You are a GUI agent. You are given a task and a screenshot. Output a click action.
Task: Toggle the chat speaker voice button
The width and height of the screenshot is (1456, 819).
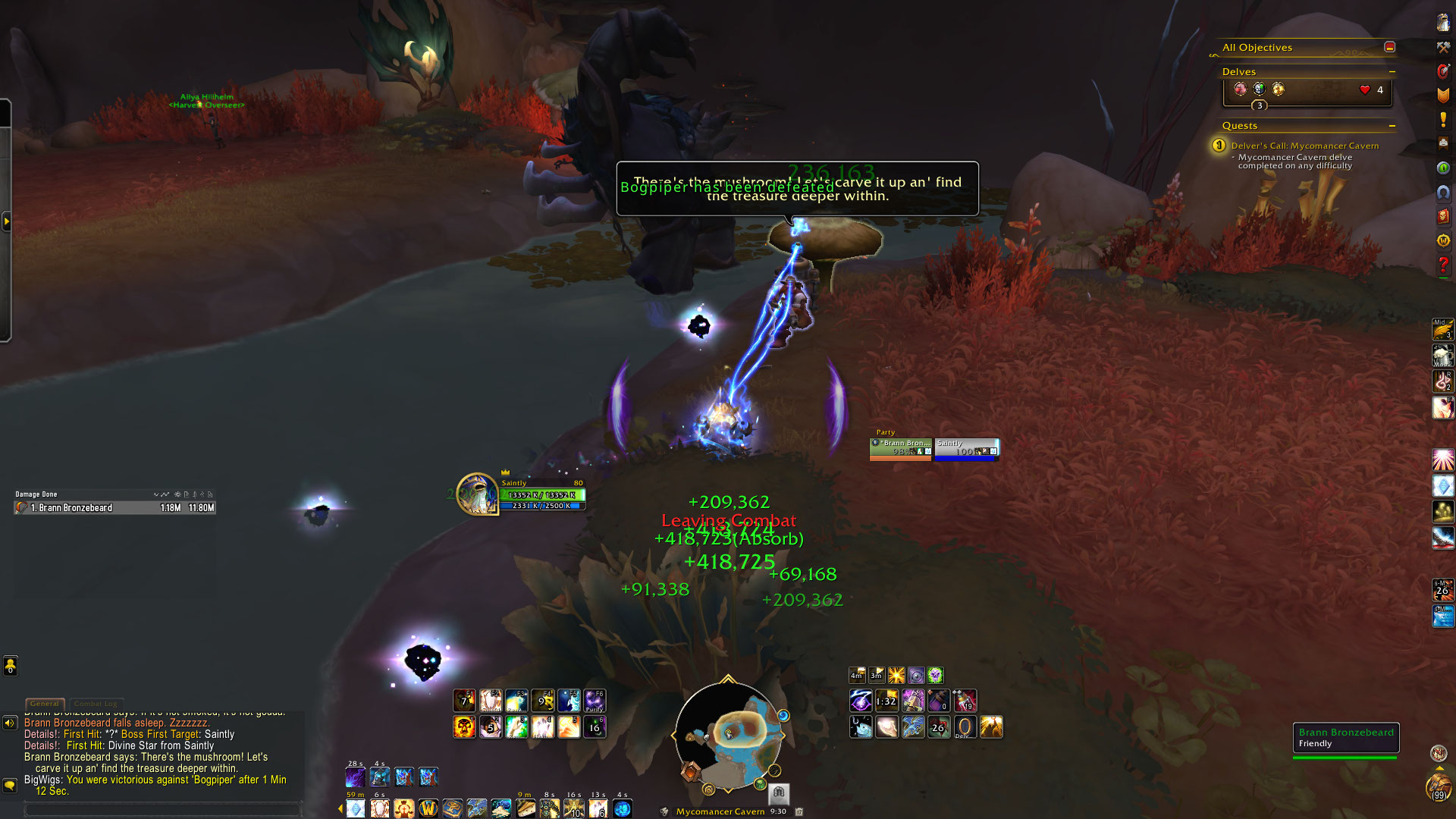(x=10, y=723)
